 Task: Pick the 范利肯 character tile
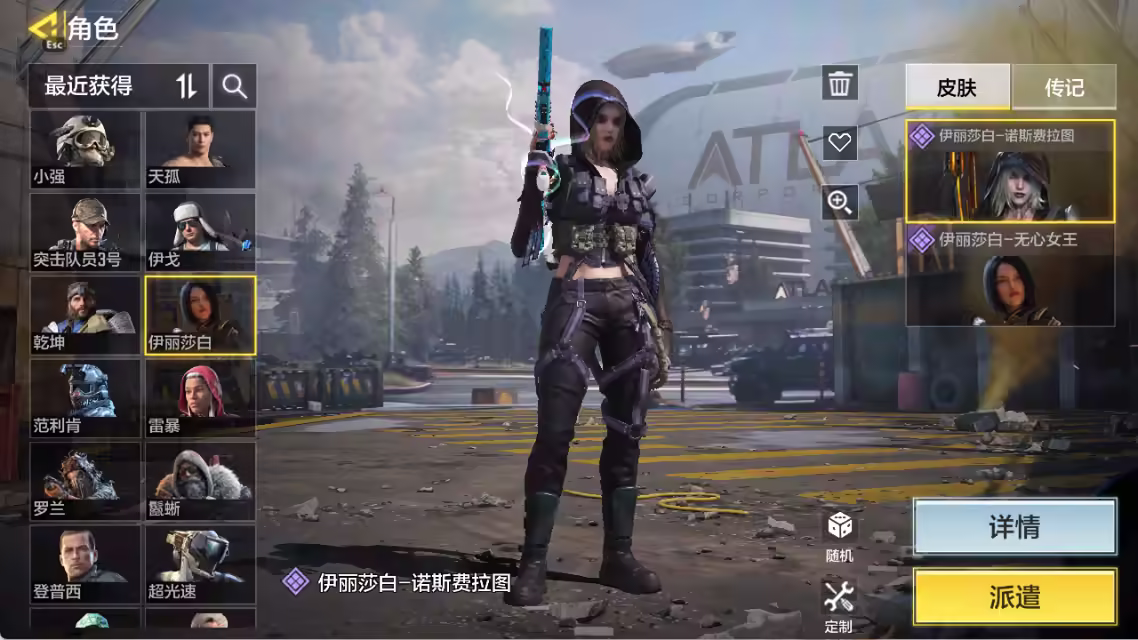click(x=85, y=398)
